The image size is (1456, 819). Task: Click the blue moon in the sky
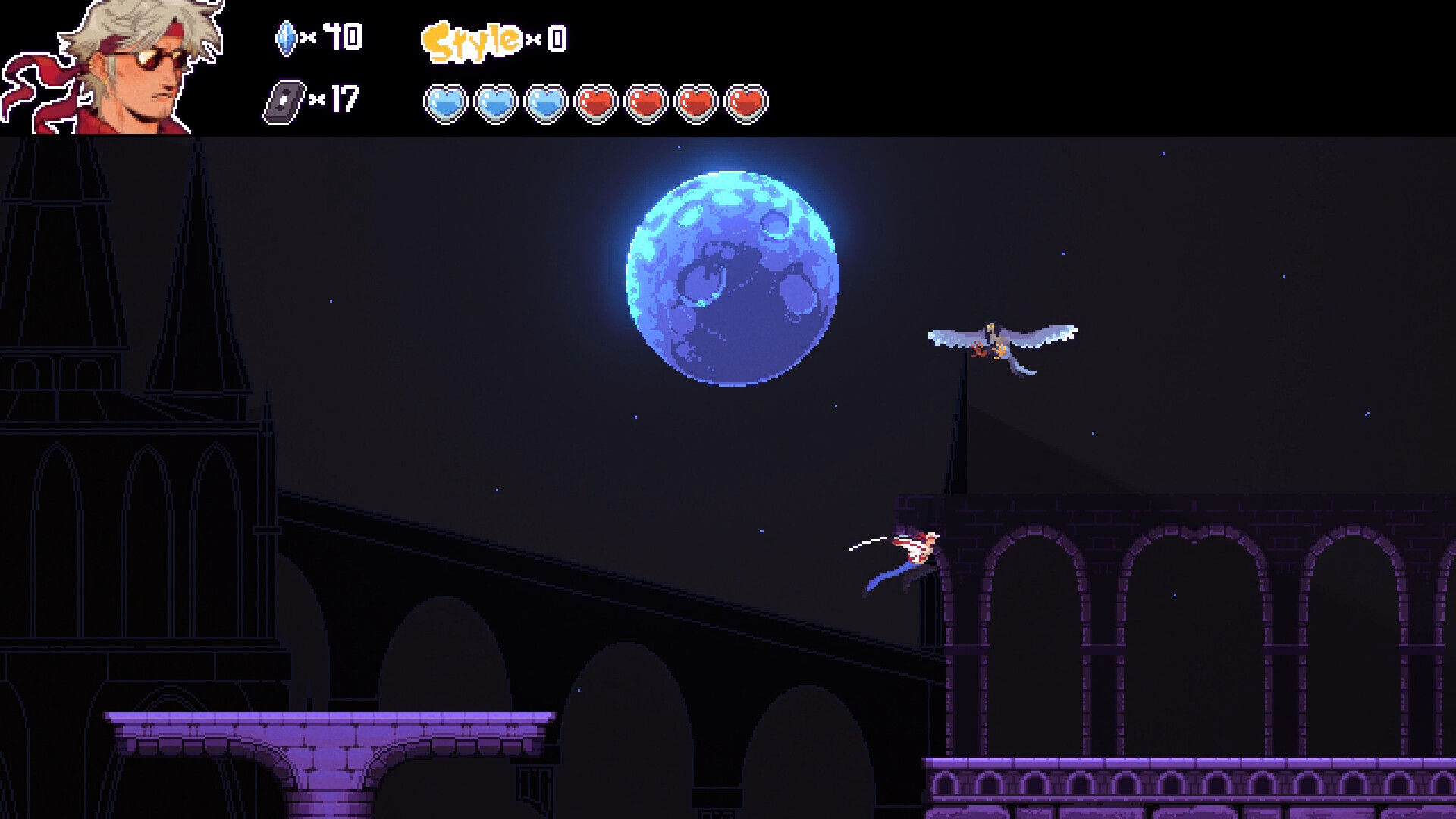(732, 273)
